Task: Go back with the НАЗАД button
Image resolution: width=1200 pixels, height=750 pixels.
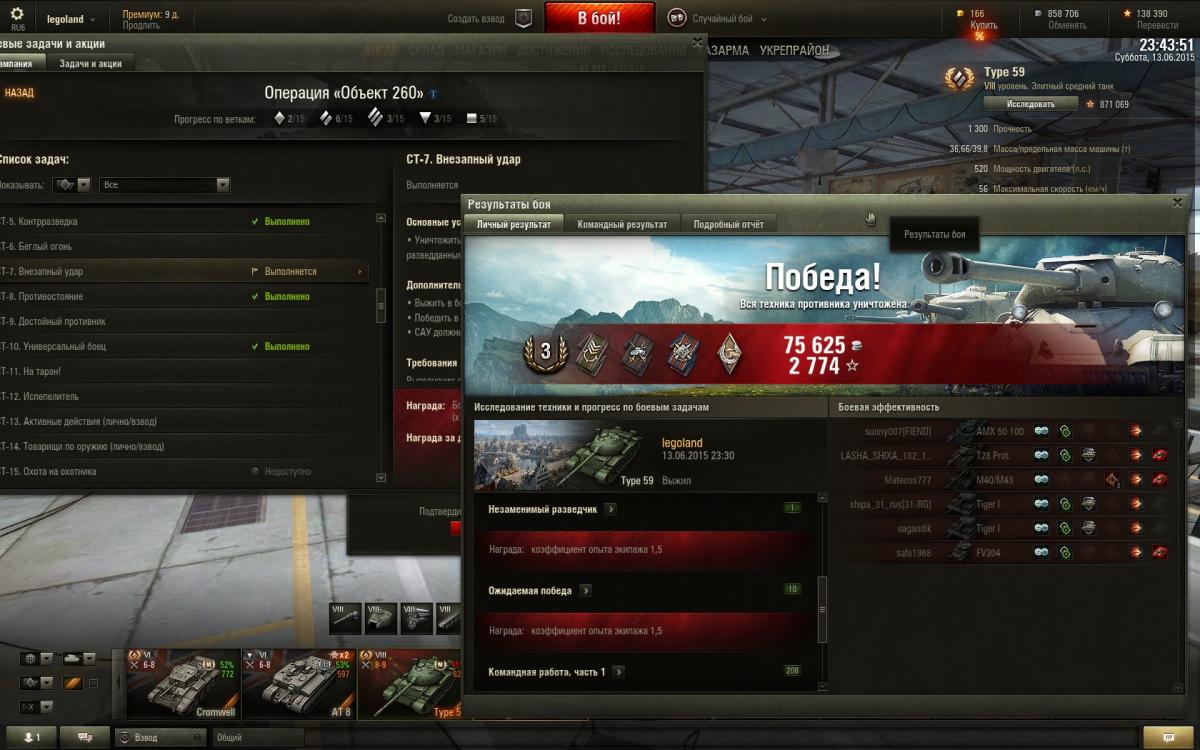Action: click(18, 93)
